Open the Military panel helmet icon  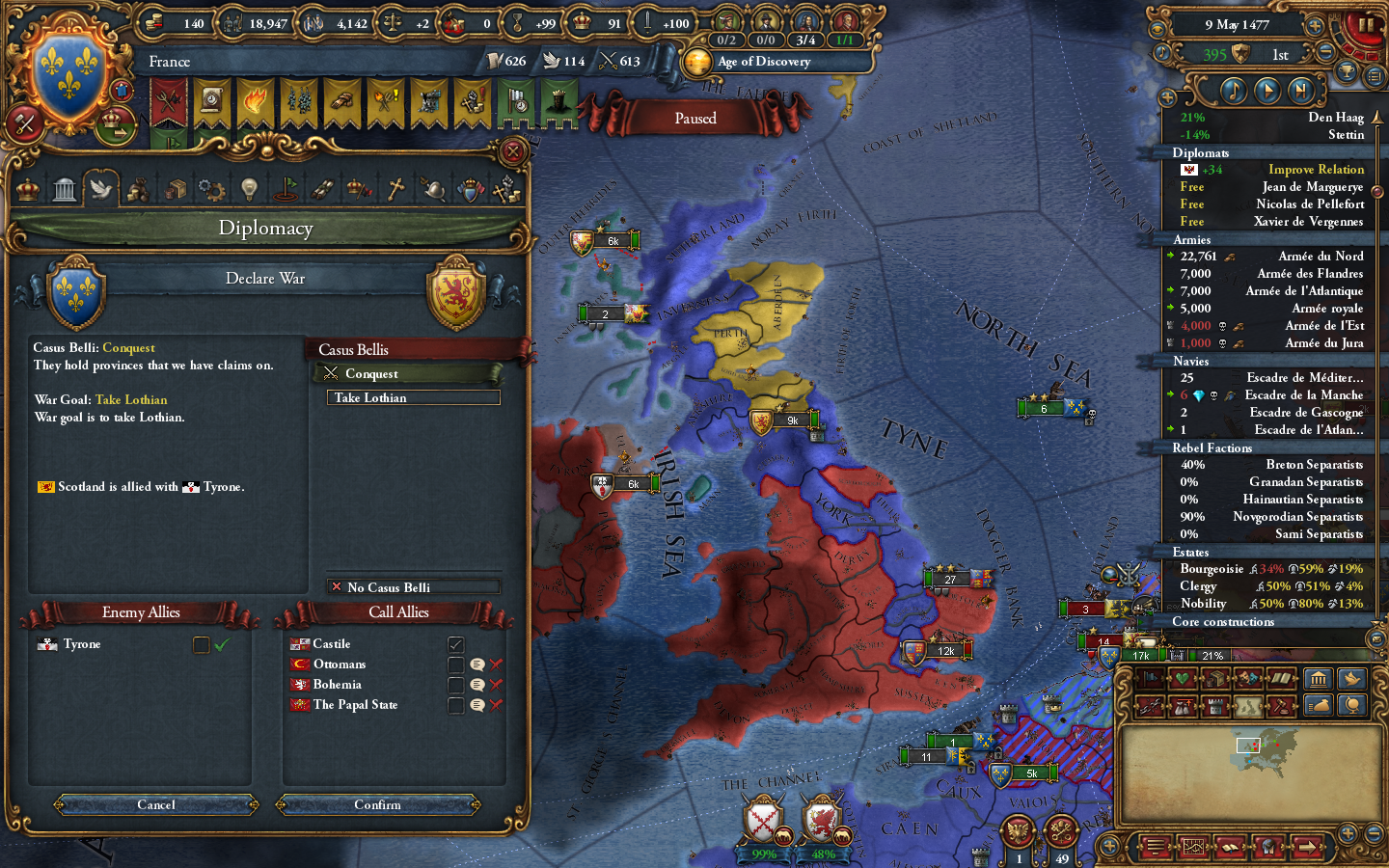click(x=432, y=189)
